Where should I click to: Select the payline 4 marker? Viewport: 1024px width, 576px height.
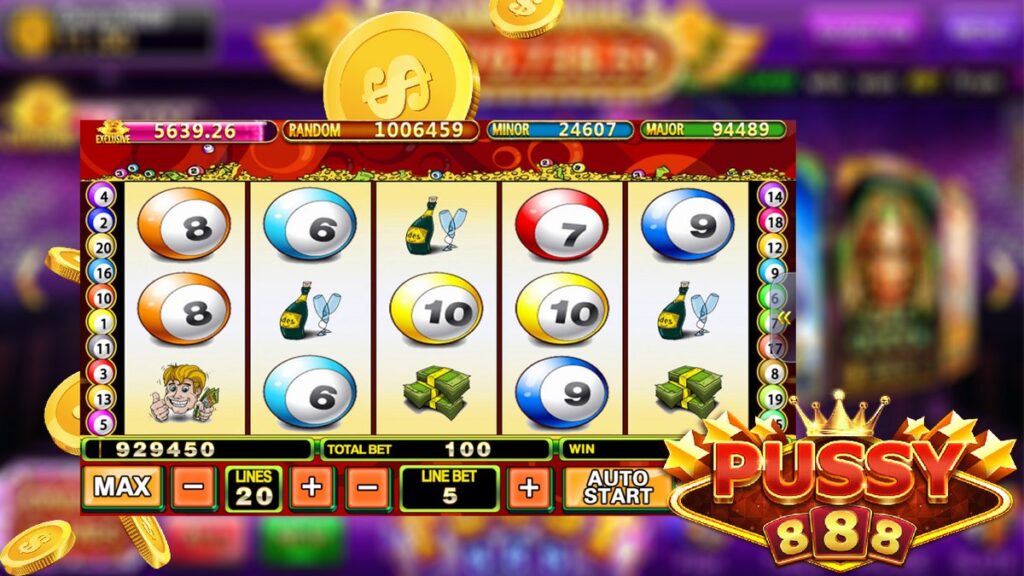[x=103, y=196]
